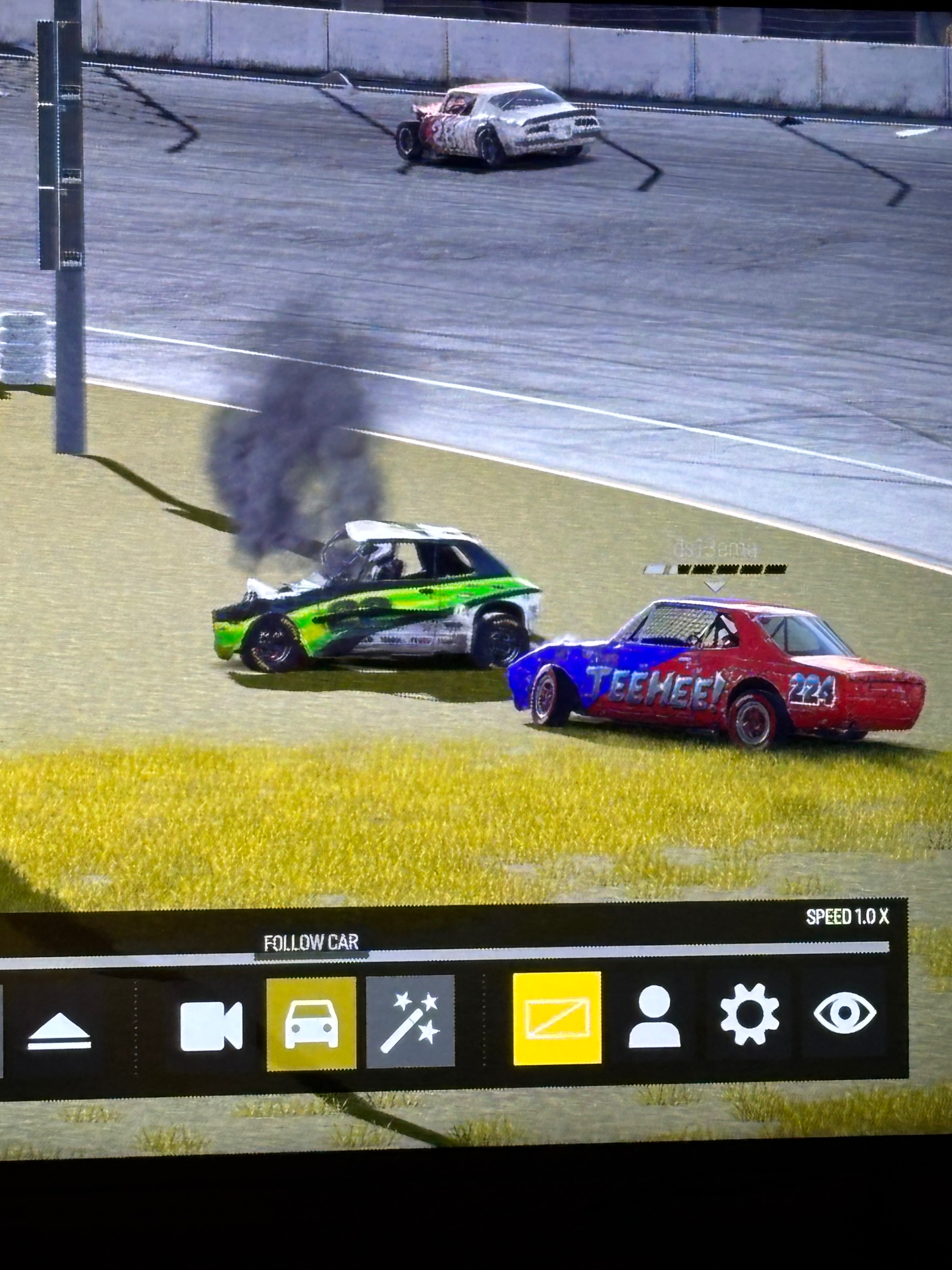
Task: Activate the magic wand effects icon
Action: point(410,1022)
